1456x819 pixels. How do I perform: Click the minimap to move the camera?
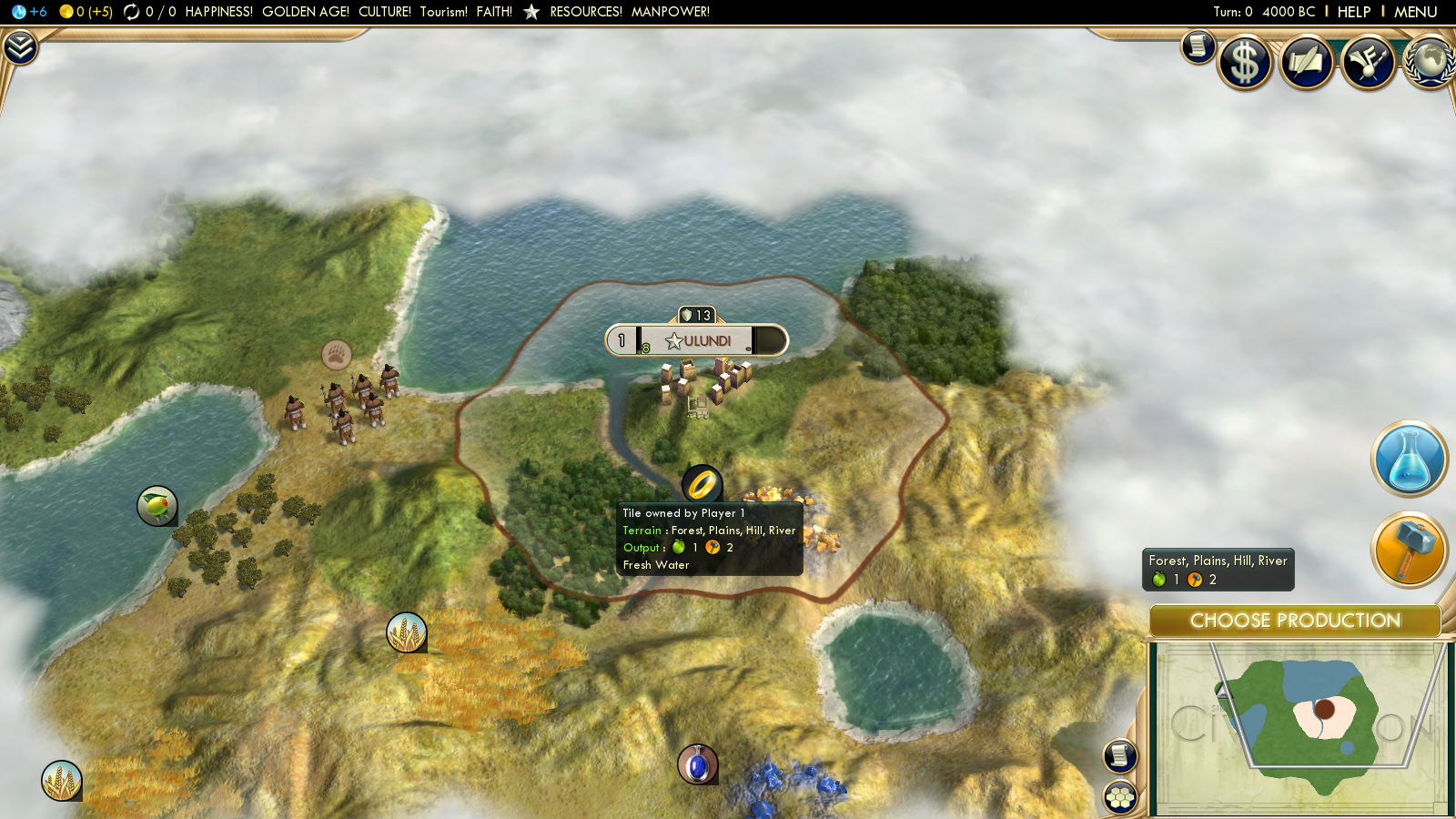1299,728
